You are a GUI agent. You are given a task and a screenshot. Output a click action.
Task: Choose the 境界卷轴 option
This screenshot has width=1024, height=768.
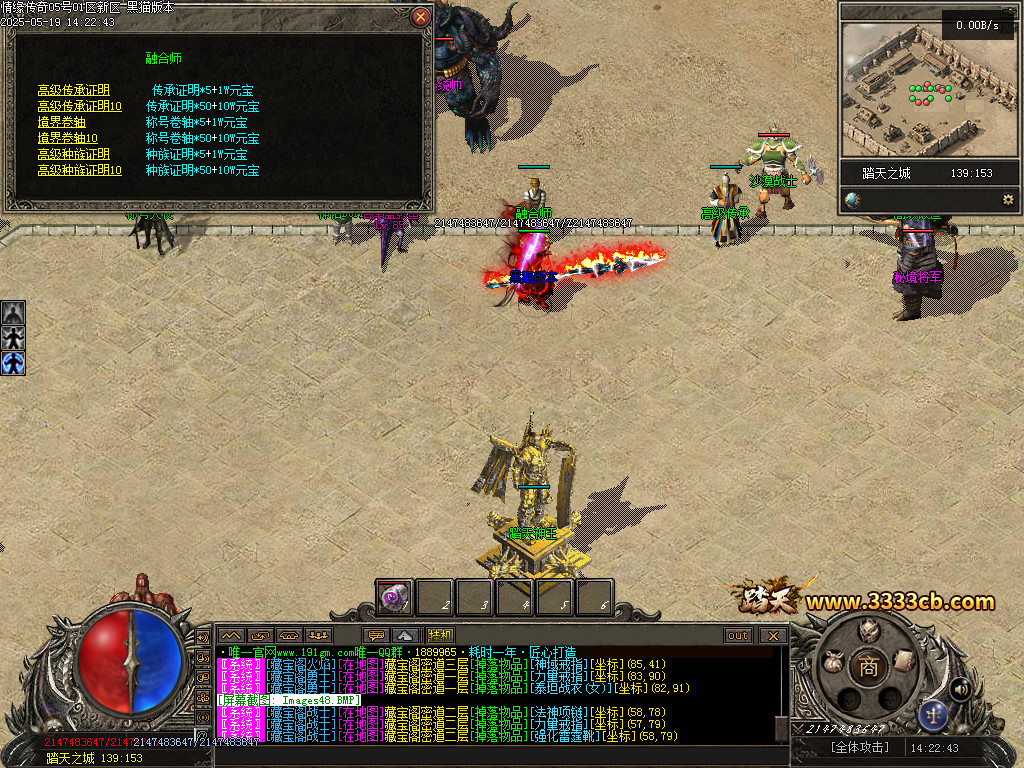pos(62,122)
